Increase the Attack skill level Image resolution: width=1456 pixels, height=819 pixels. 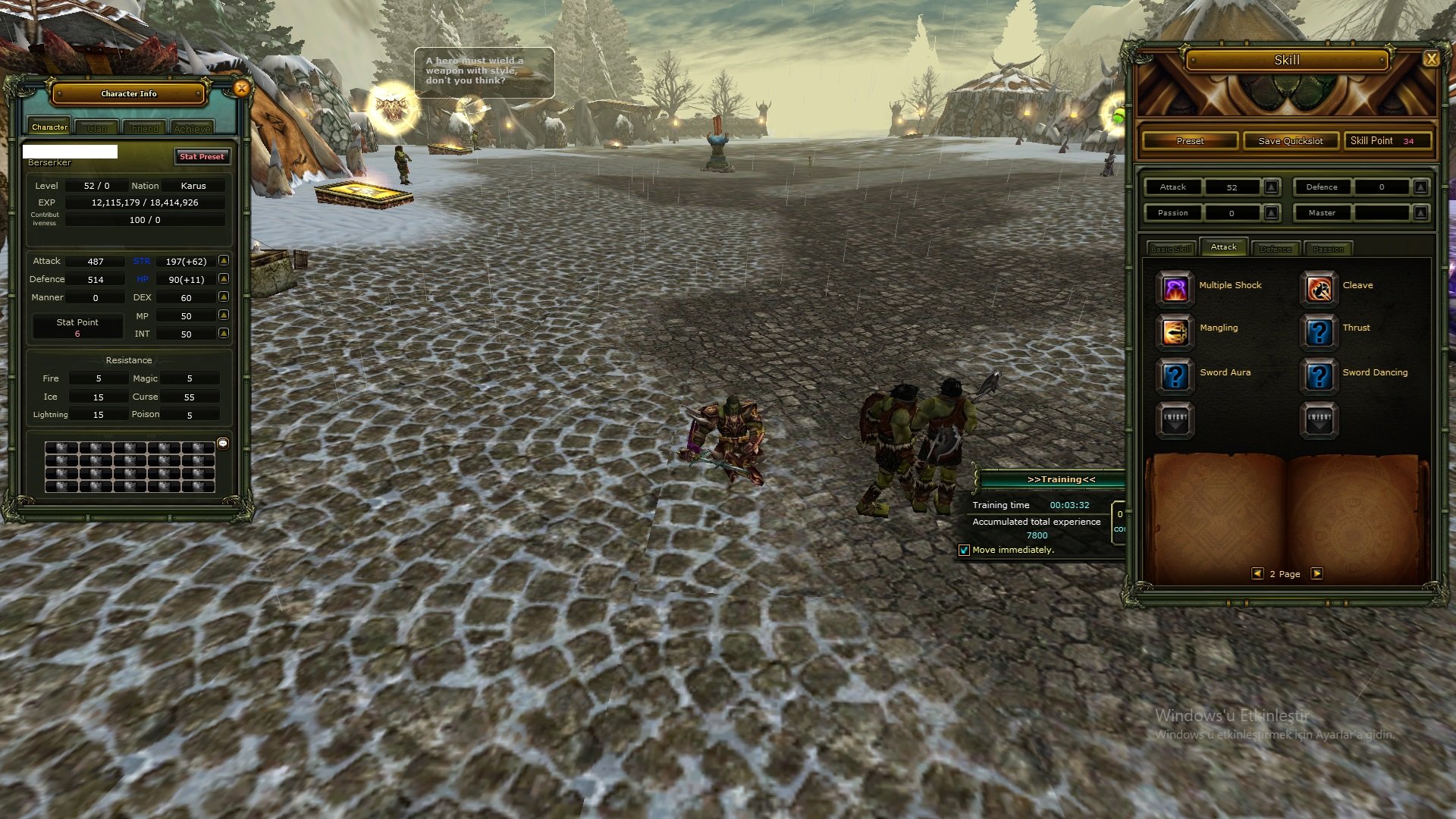coord(1272,187)
